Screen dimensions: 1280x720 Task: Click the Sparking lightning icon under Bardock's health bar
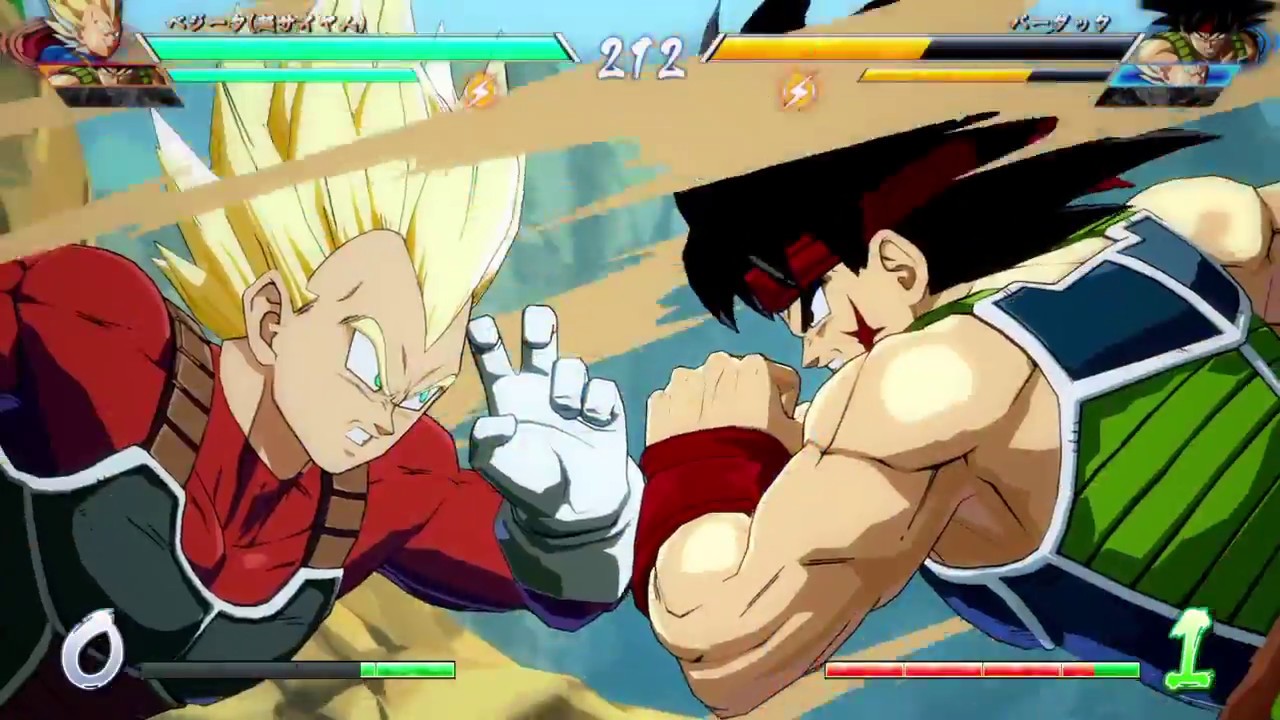pos(797,93)
